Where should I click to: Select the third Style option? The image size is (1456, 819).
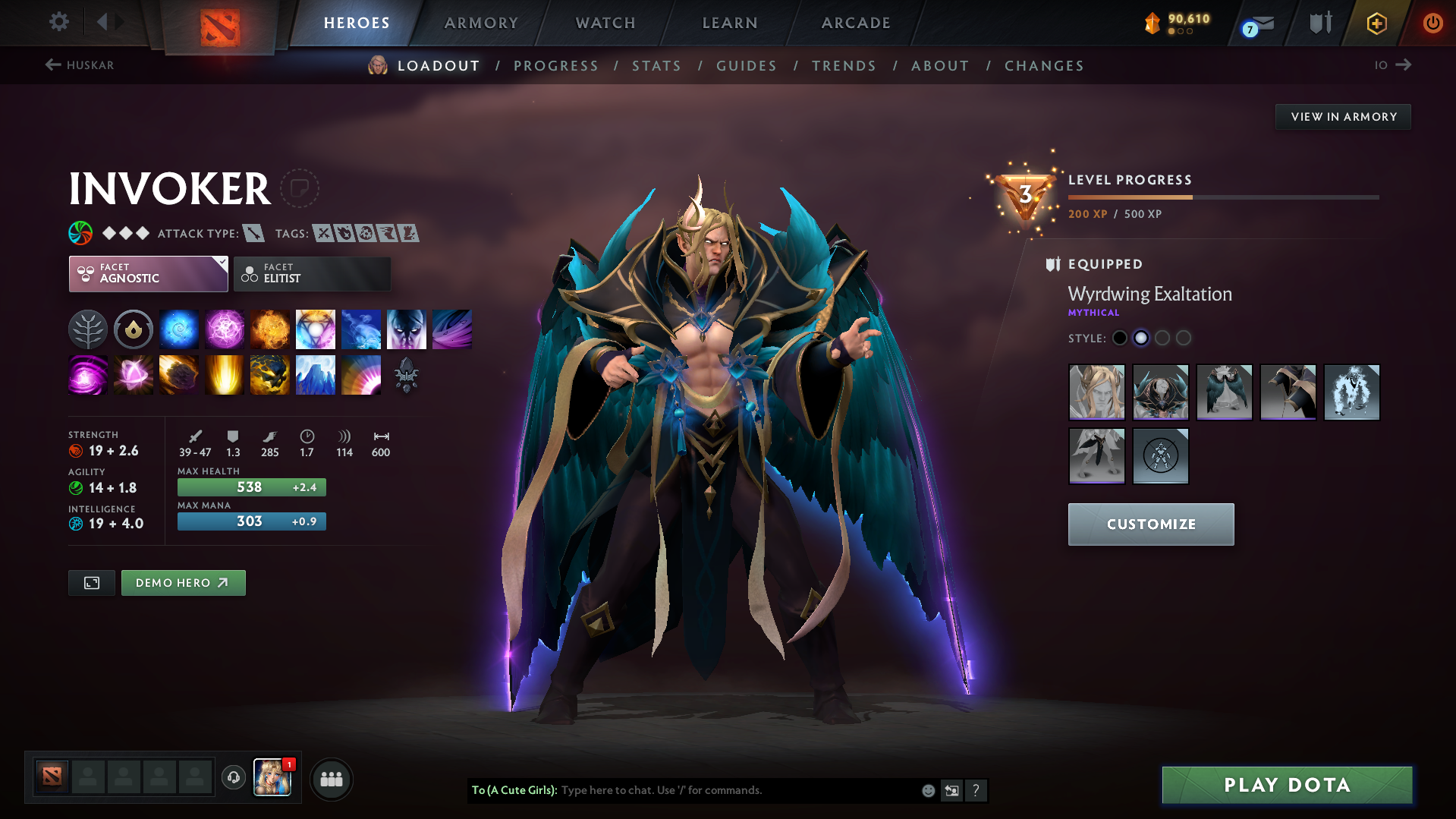(1162, 338)
